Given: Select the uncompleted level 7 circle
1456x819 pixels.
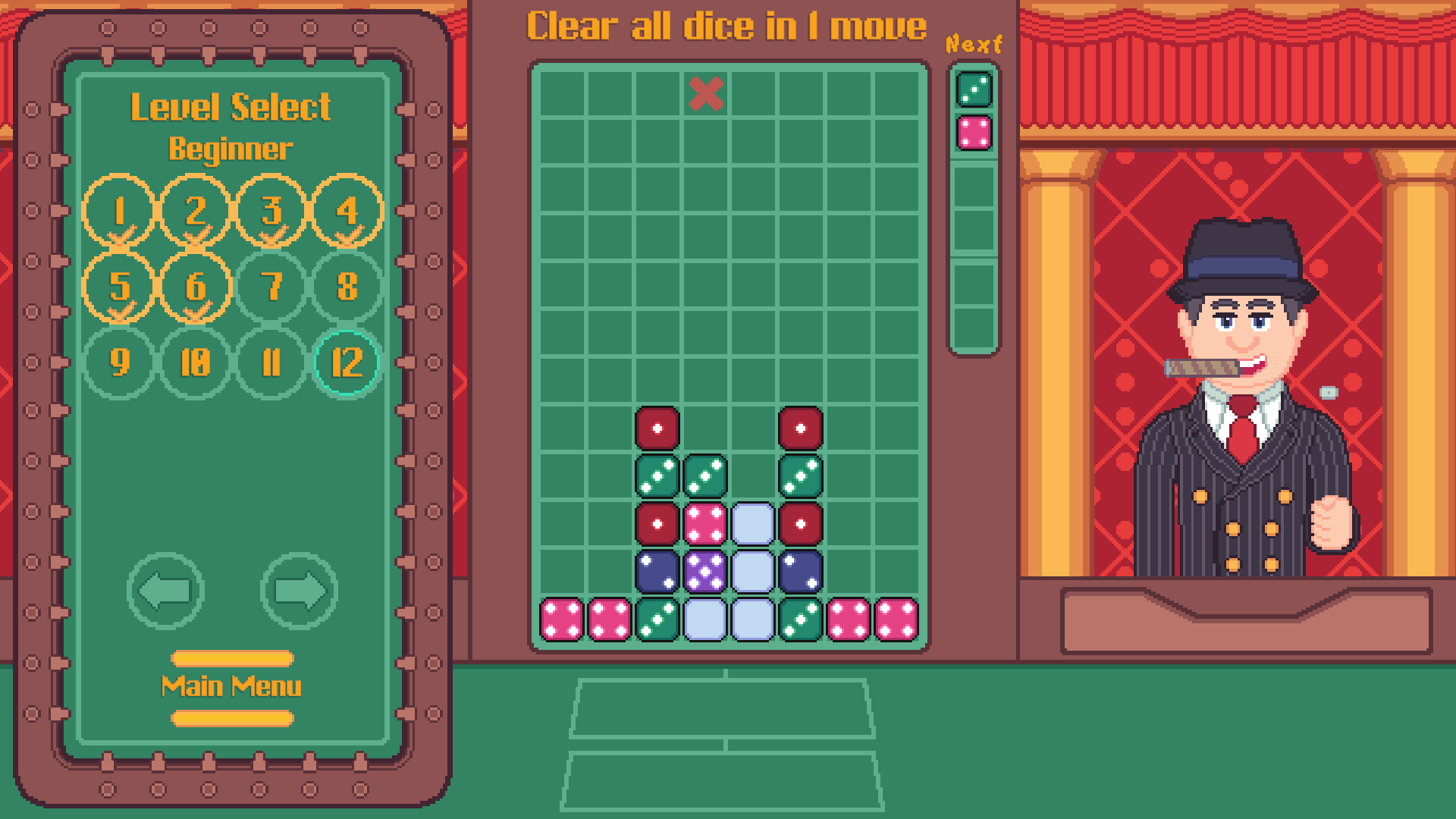Looking at the screenshot, I should coord(270,287).
